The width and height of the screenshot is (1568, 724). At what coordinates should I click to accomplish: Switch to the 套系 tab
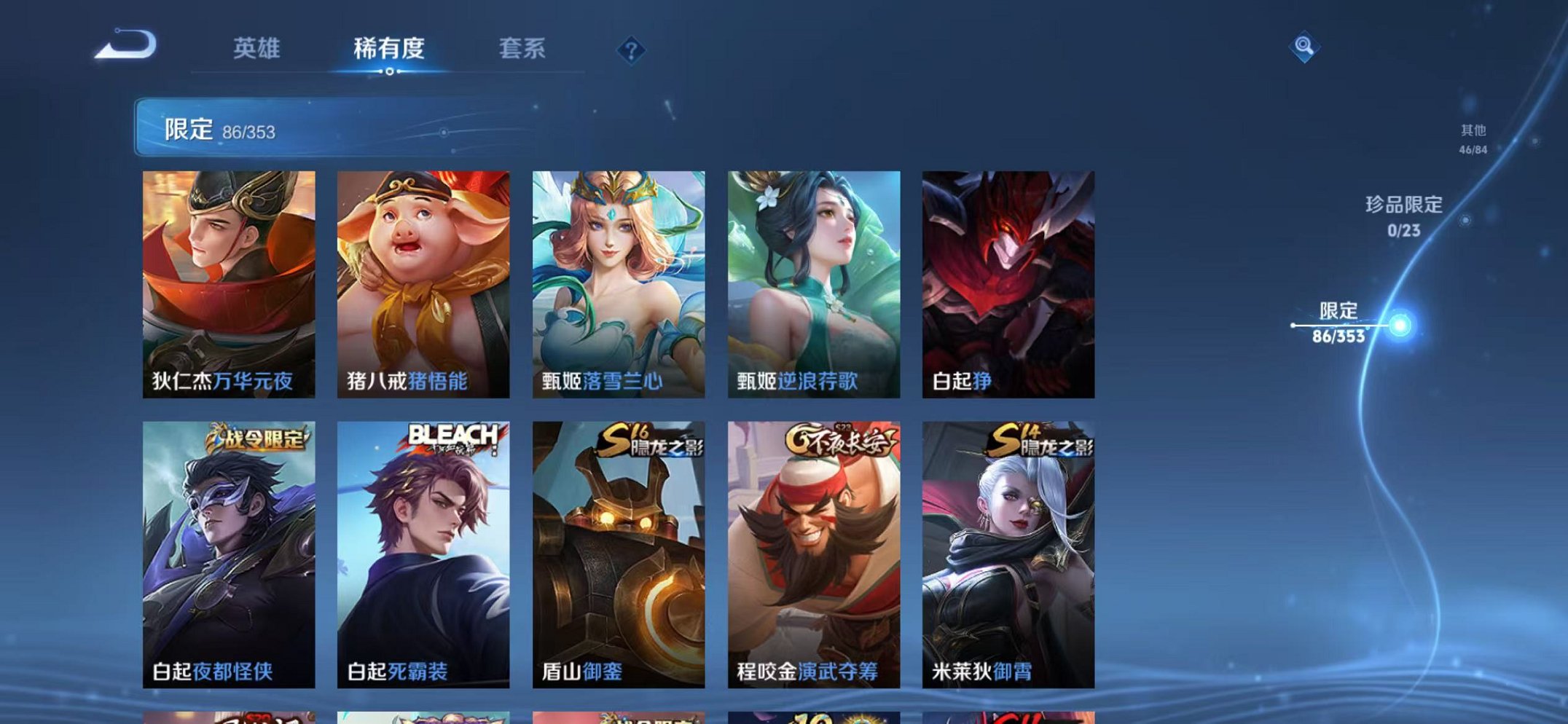coord(522,47)
